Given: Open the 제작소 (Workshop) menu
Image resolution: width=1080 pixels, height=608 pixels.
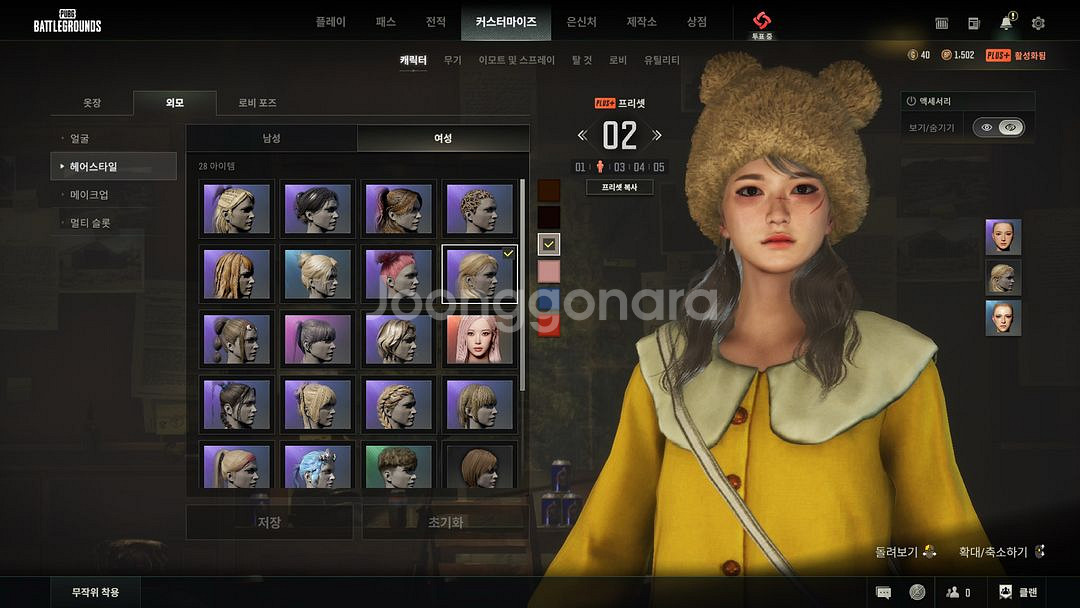Looking at the screenshot, I should pos(641,21).
